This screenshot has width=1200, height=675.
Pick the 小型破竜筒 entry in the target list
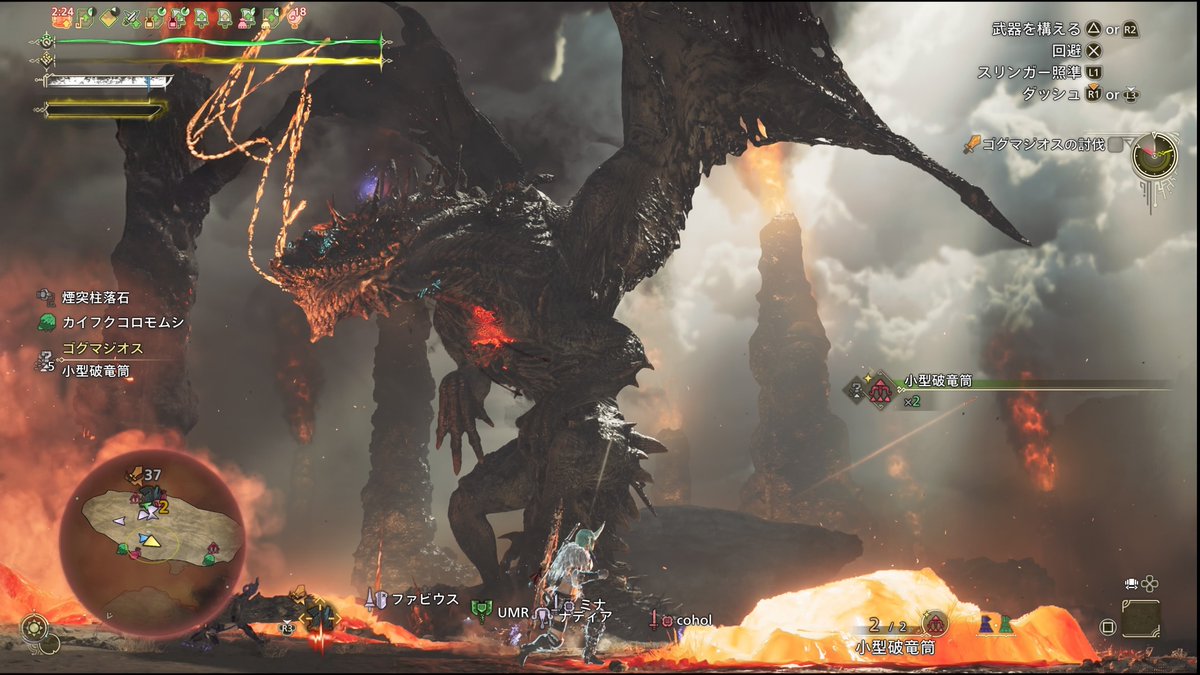pos(95,370)
